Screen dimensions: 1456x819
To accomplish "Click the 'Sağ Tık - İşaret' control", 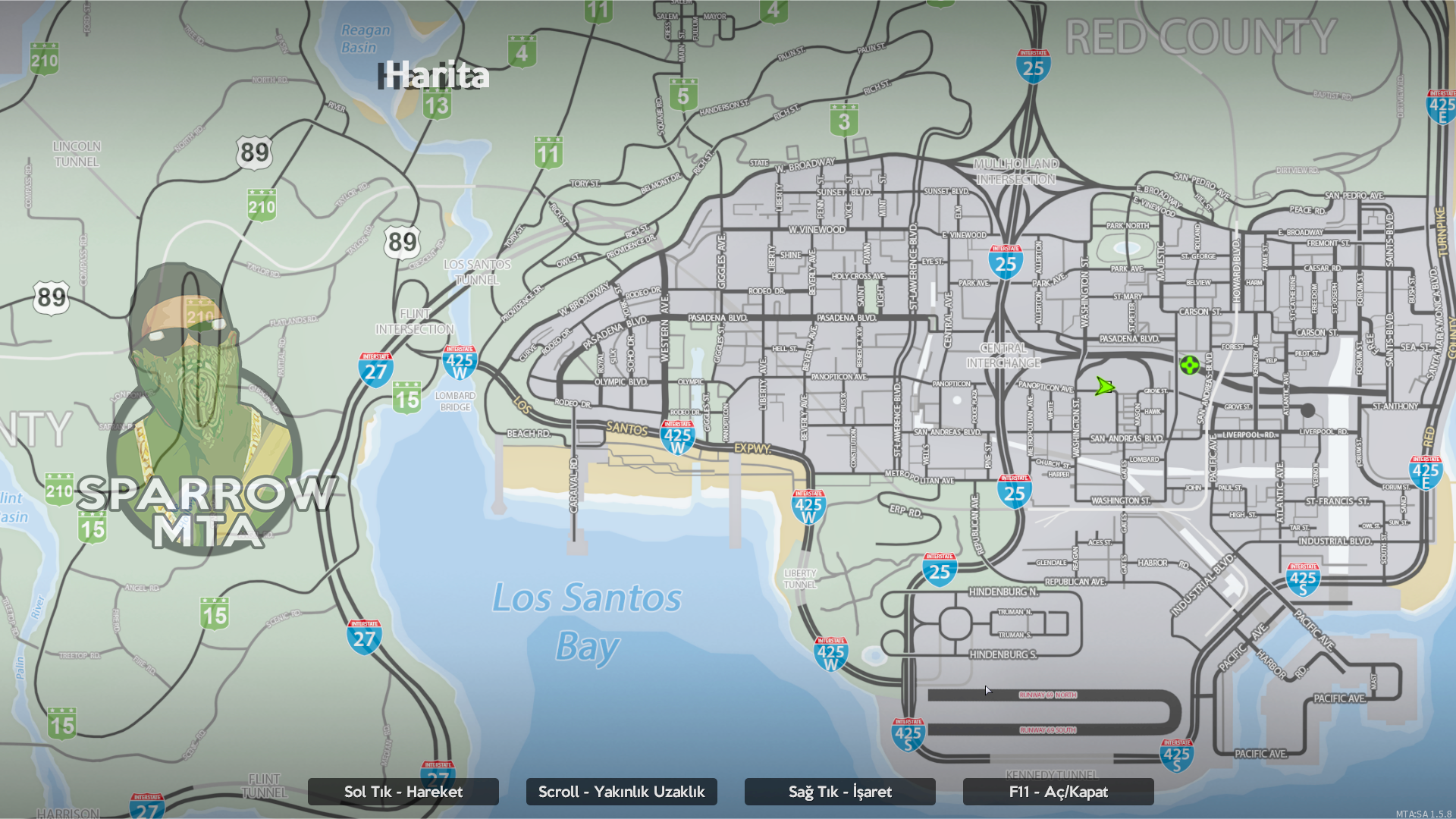I will 839,792.
